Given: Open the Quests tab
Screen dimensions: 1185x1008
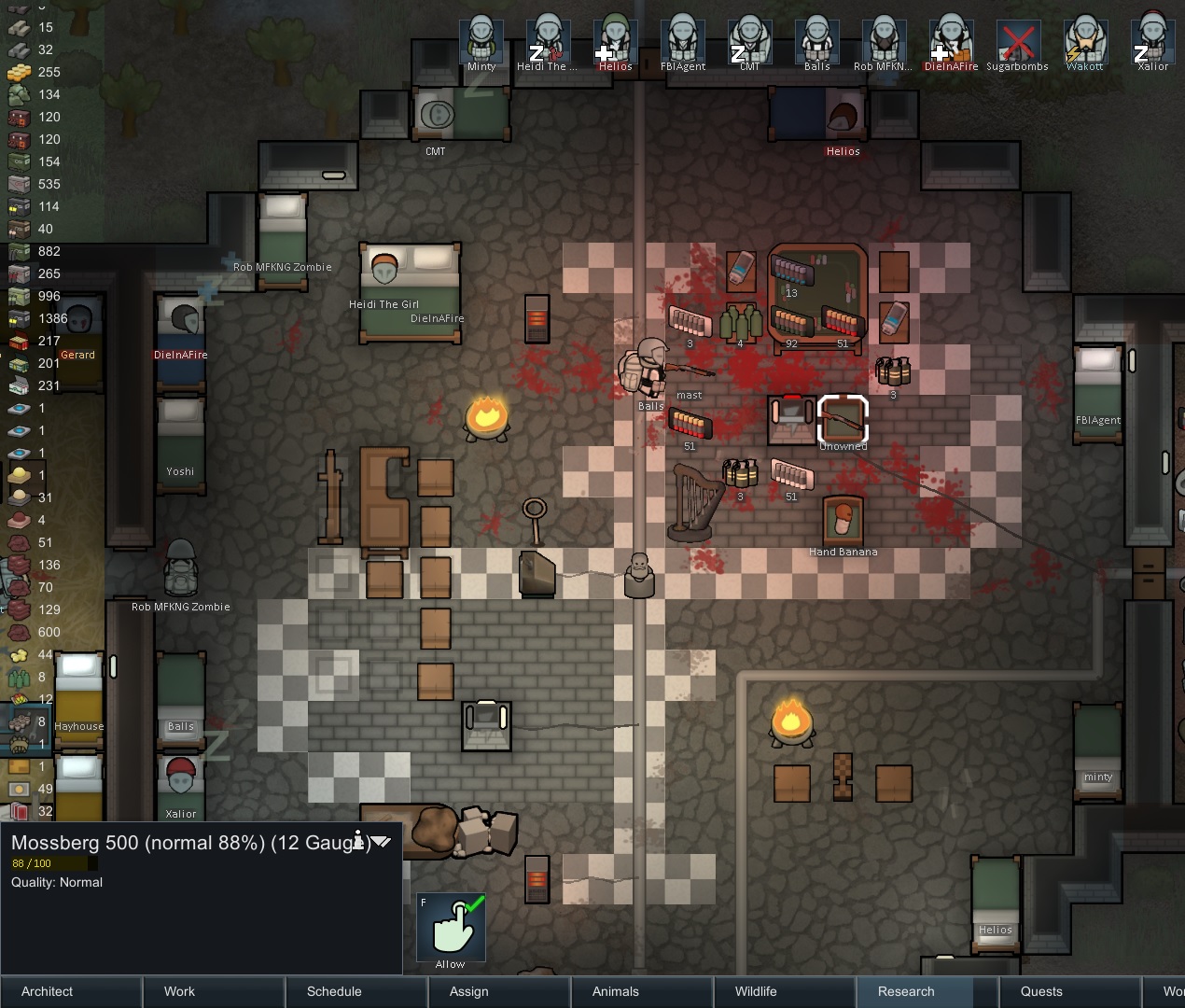Looking at the screenshot, I should [1041, 991].
